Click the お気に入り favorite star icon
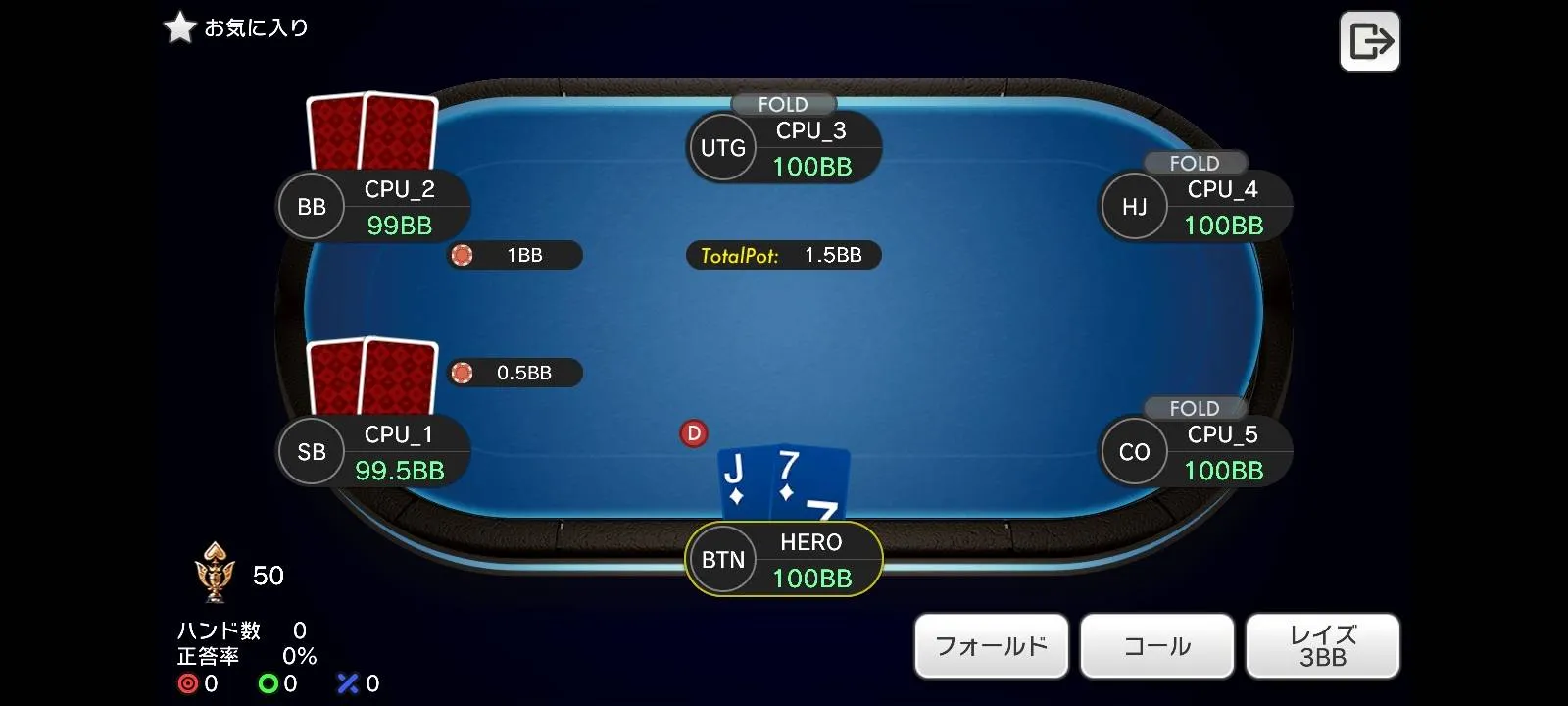The height and width of the screenshot is (706, 1568). (x=179, y=27)
